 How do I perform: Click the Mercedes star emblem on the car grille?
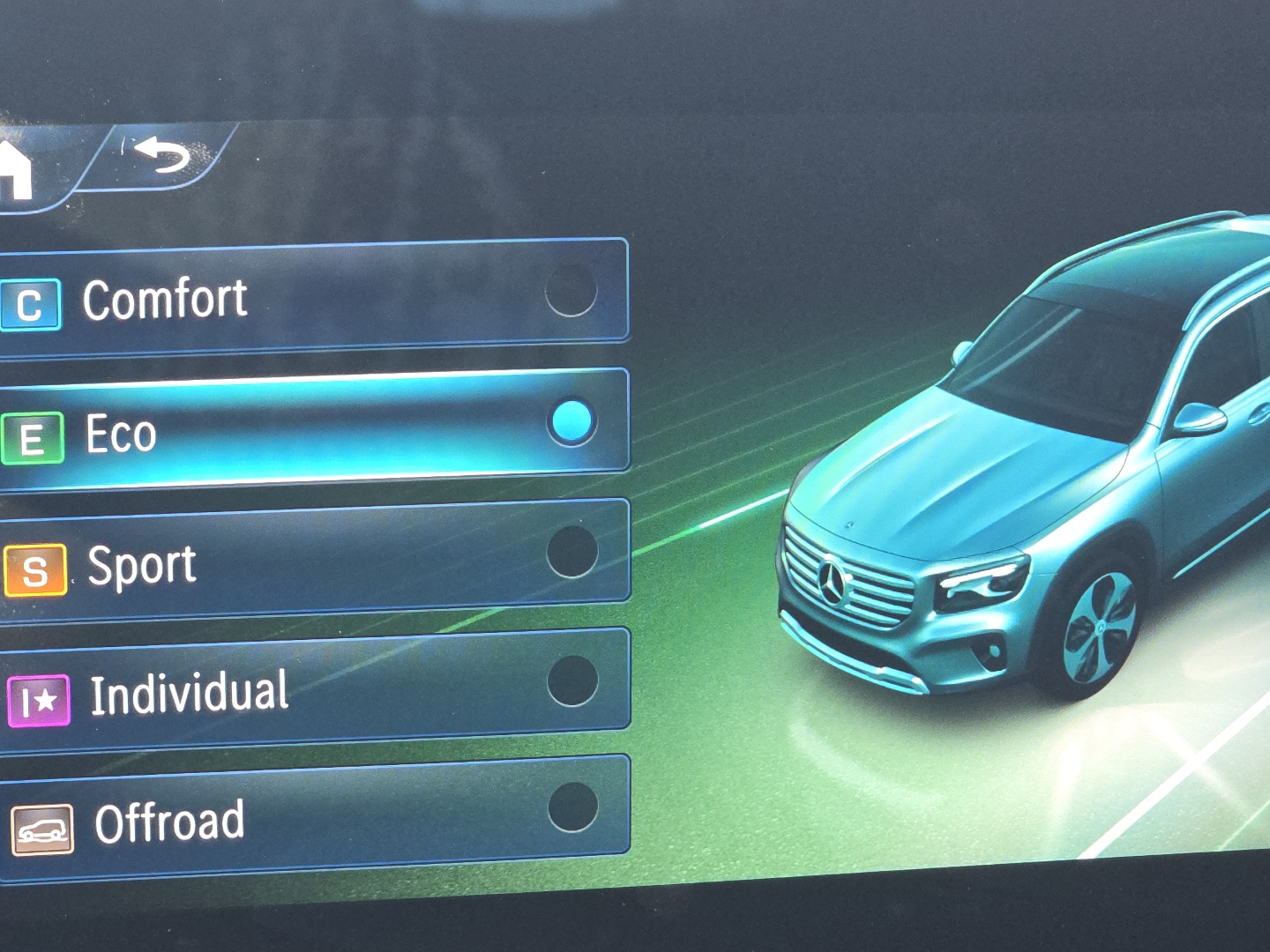833,582
